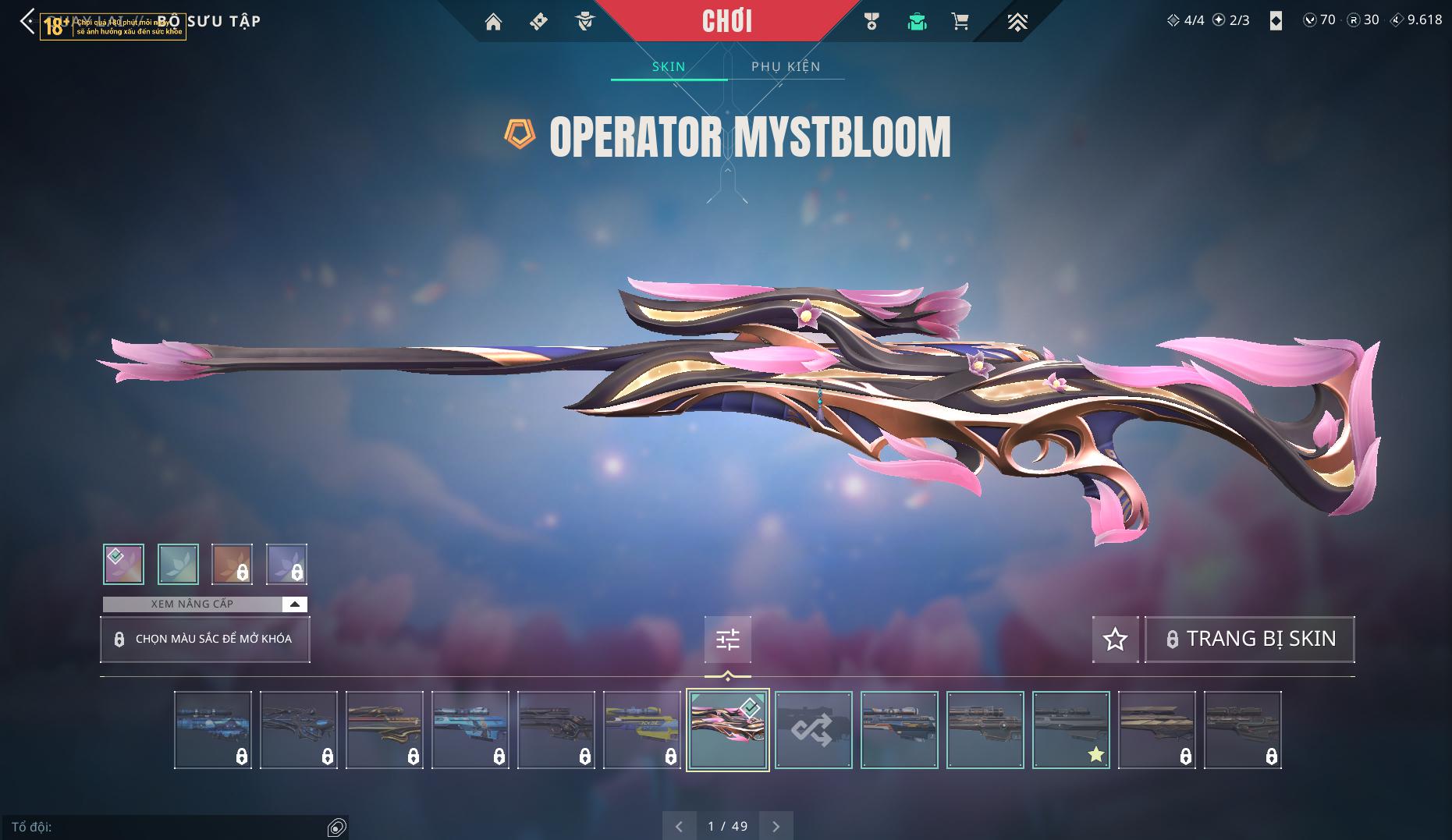The width and height of the screenshot is (1452, 840).
Task: Open the store shopping cart
Action: [x=960, y=22]
